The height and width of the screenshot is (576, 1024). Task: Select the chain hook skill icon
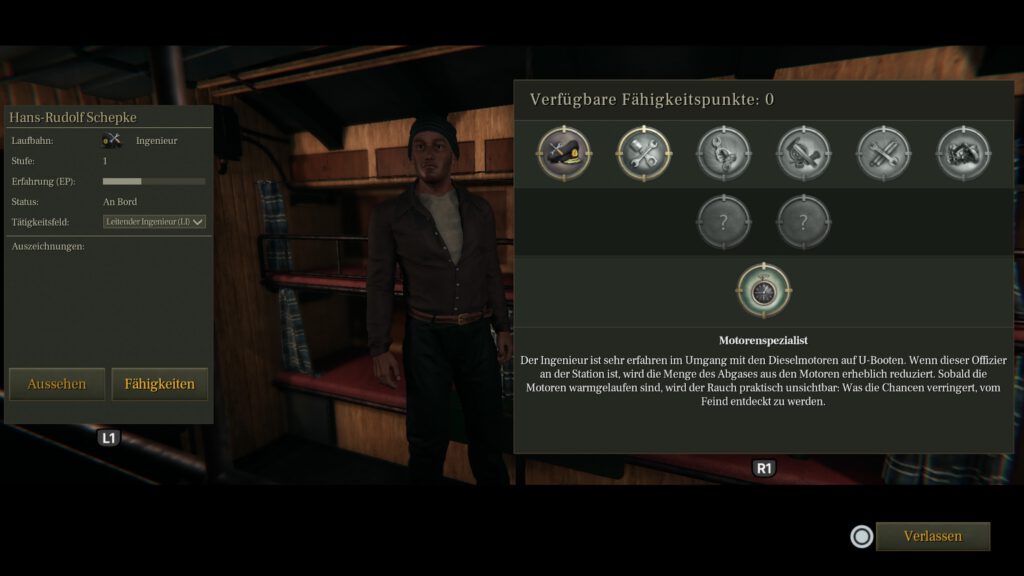point(724,153)
